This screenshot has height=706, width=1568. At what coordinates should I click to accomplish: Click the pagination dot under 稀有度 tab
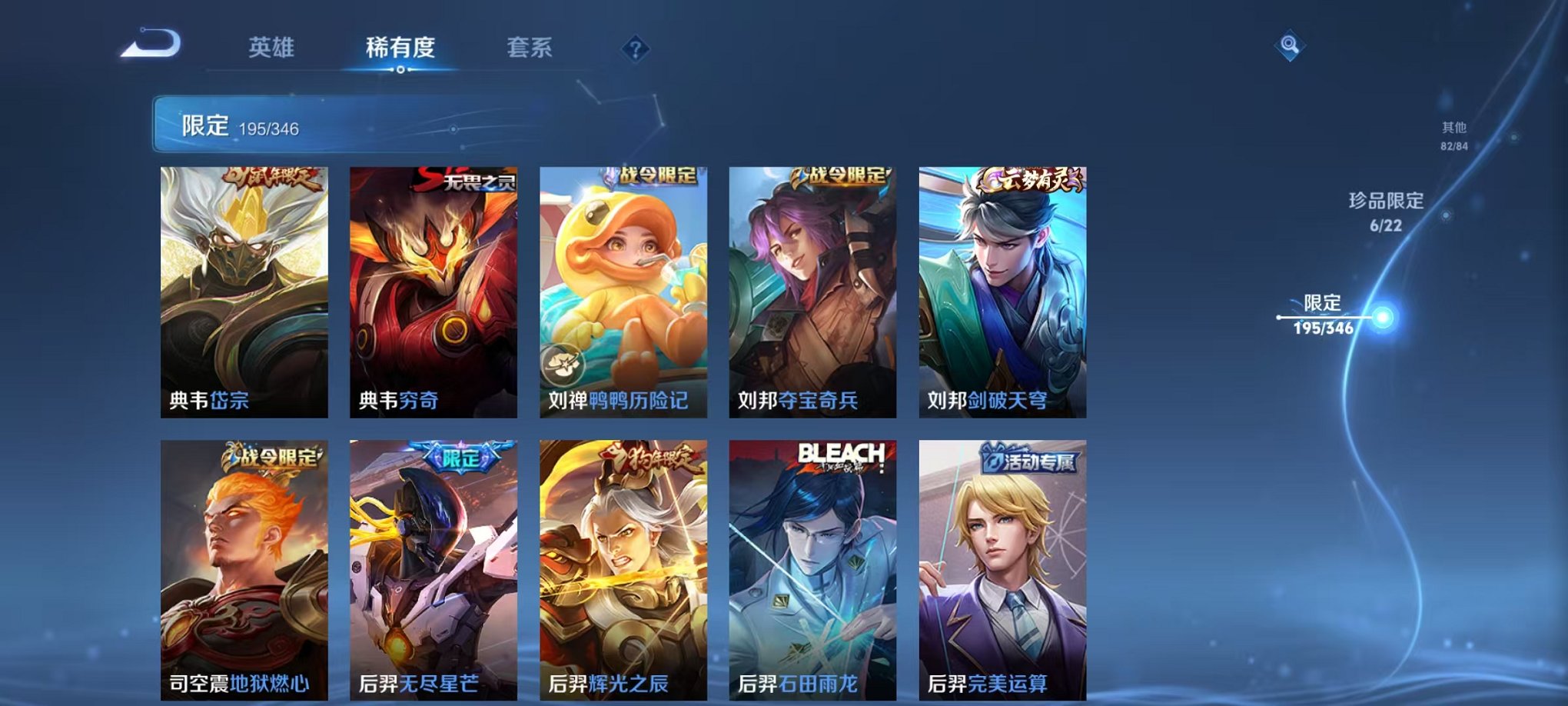(400, 71)
